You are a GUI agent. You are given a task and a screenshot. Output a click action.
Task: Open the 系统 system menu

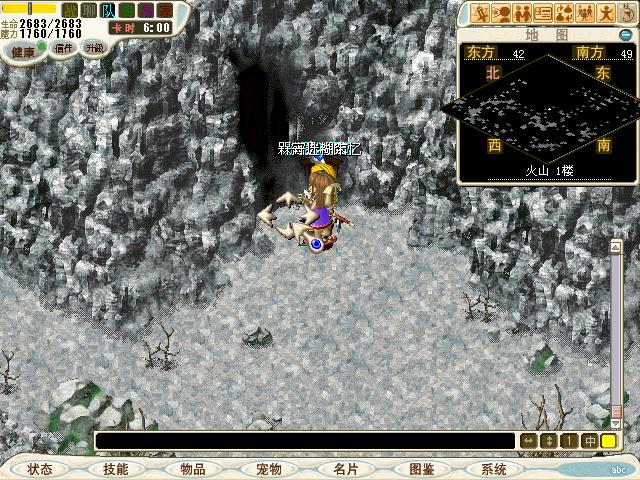494,469
